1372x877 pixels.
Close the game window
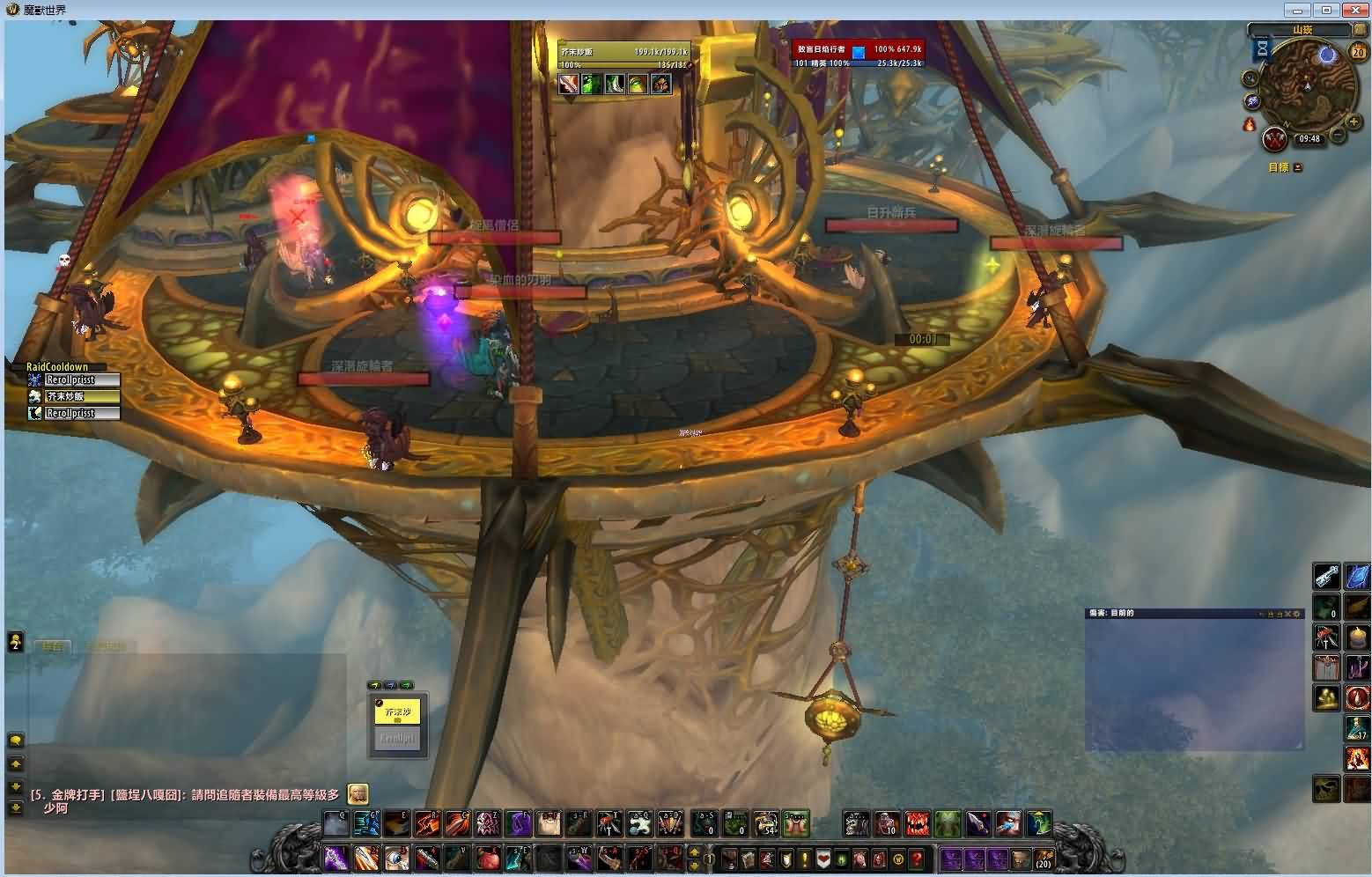(1351, 10)
